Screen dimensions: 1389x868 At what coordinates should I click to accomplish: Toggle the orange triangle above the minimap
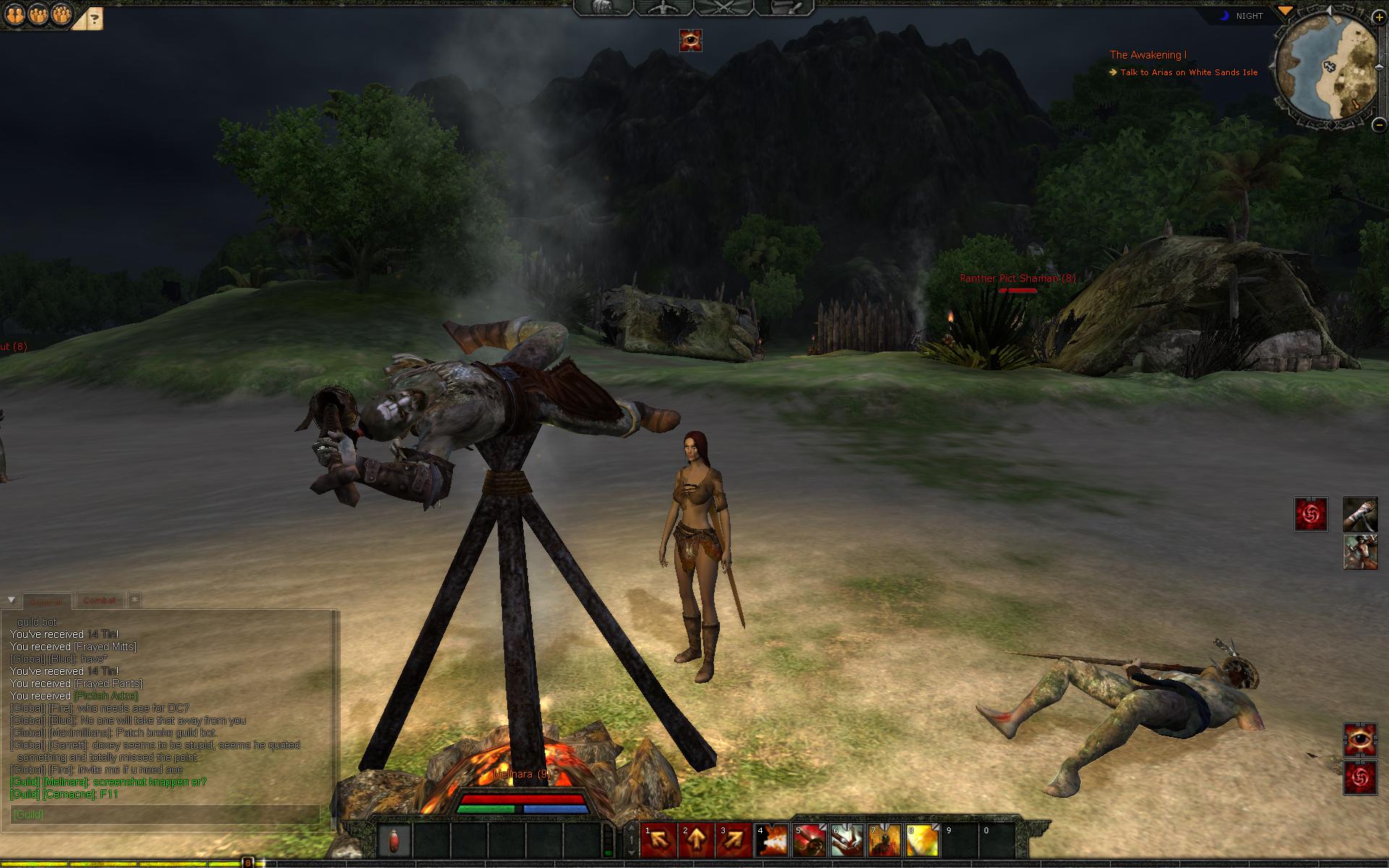click(1285, 11)
